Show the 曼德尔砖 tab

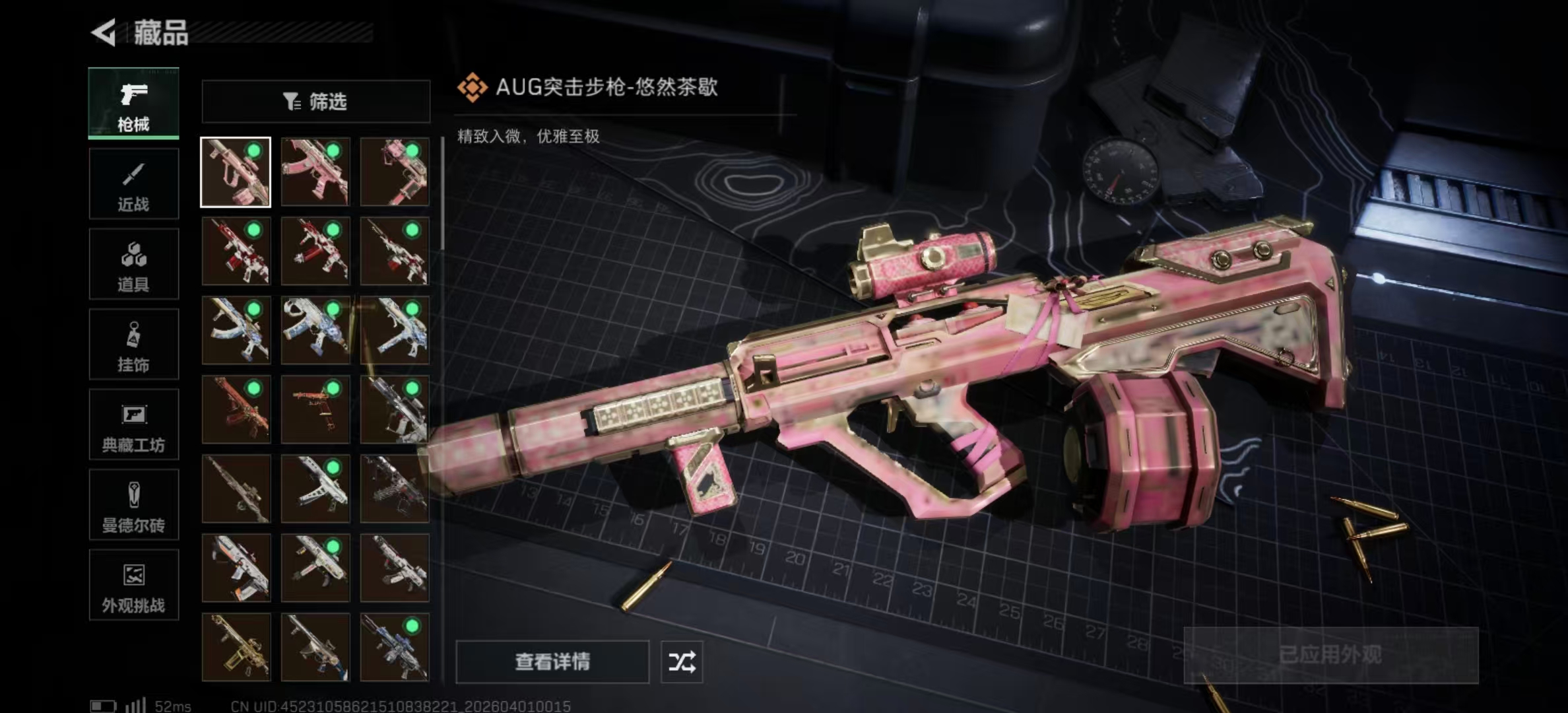coord(133,505)
